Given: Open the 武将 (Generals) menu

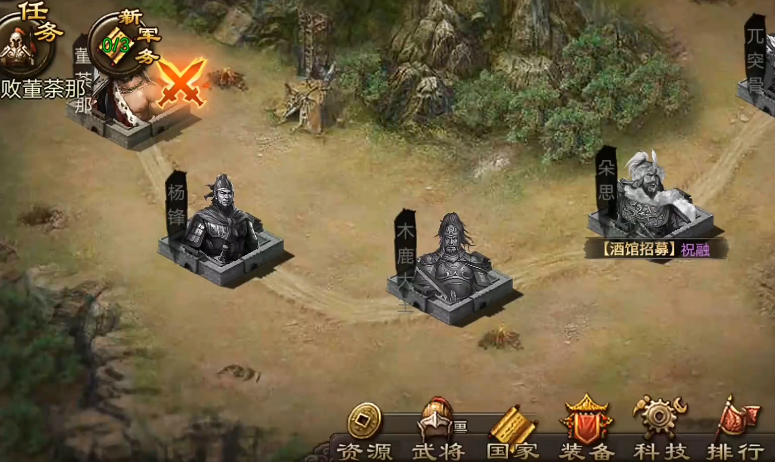Looking at the screenshot, I should click(x=437, y=432).
